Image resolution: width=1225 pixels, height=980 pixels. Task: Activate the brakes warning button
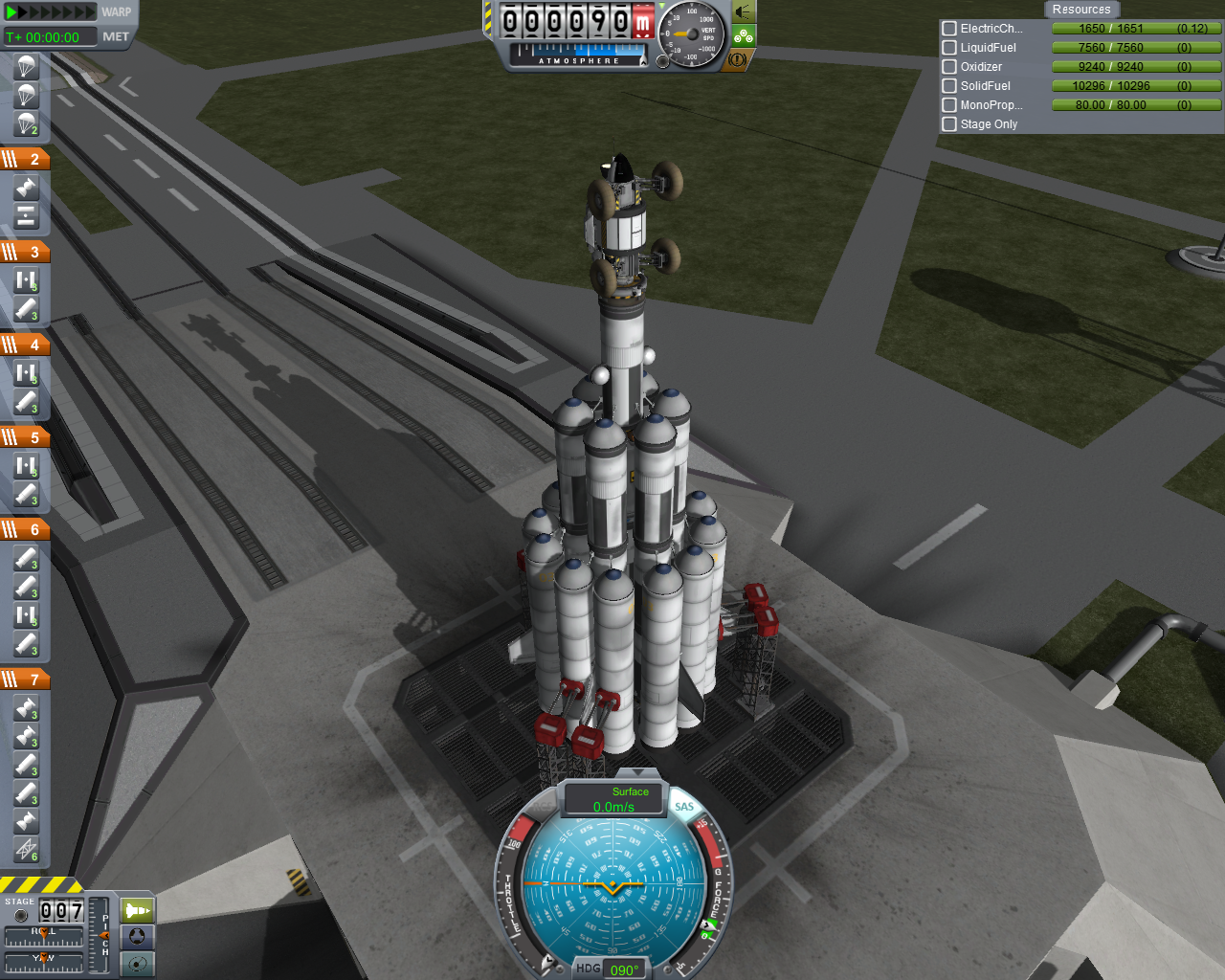tap(737, 59)
